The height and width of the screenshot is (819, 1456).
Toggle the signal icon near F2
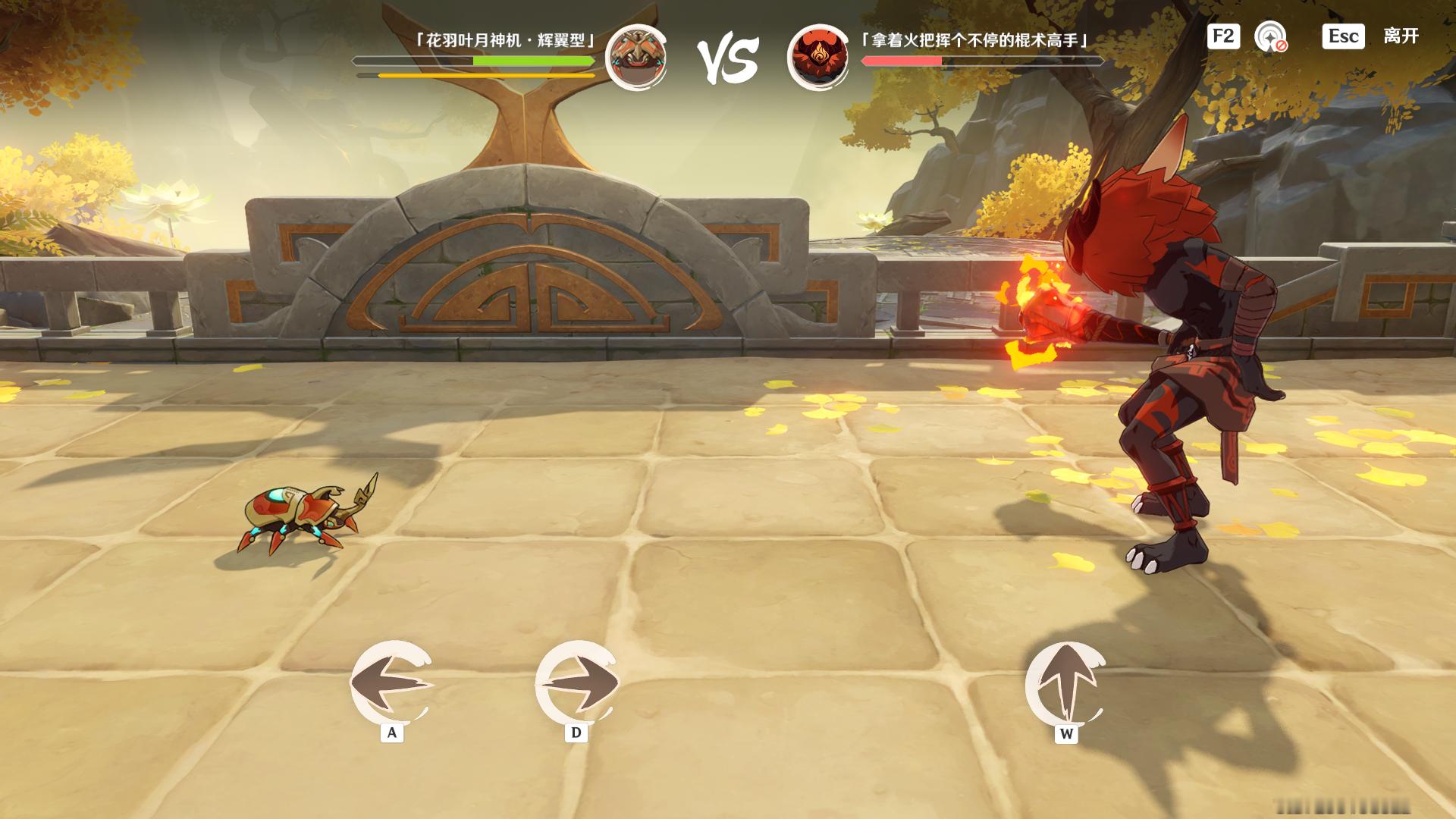[x=1270, y=37]
